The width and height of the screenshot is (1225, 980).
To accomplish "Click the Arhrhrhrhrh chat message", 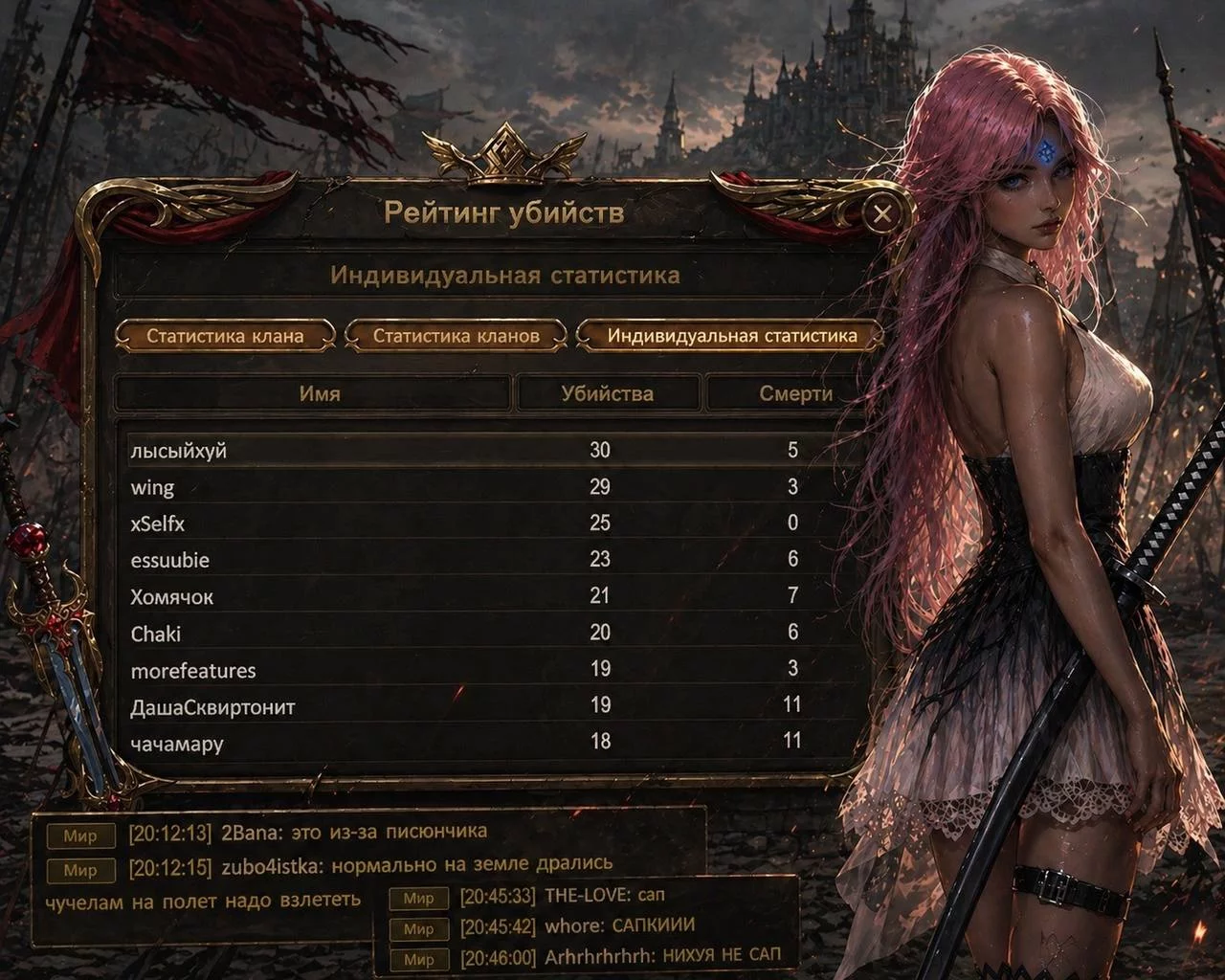I will pos(662,956).
